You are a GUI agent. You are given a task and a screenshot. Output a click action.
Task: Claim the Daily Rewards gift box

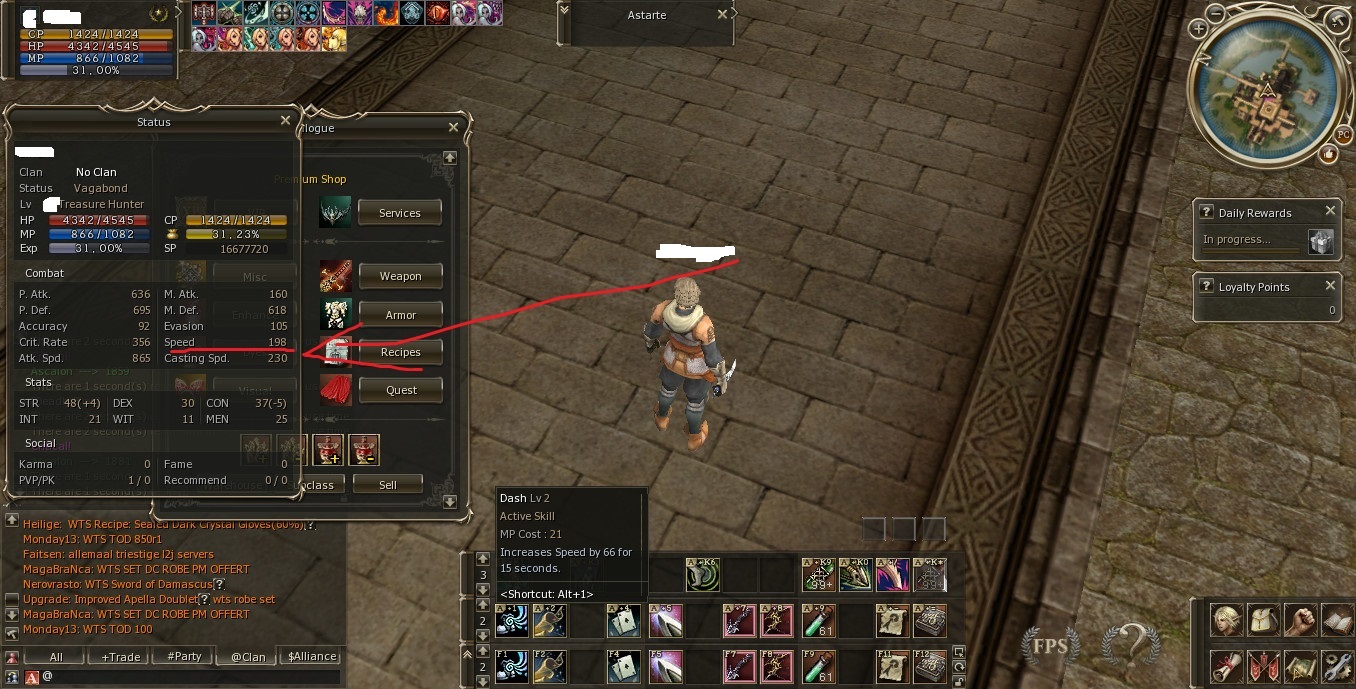[x=1321, y=241]
